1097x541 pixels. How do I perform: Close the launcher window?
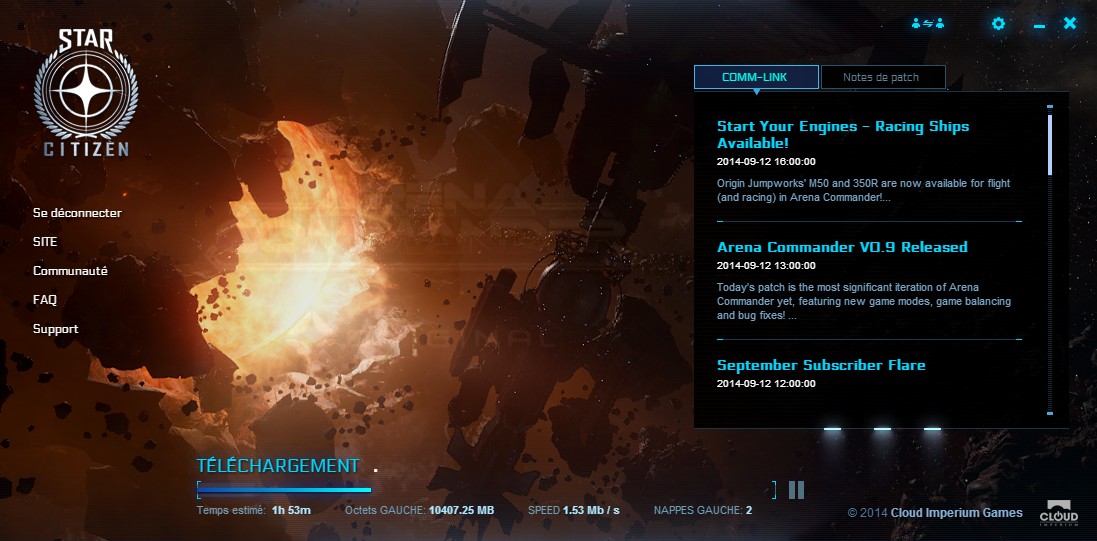click(1070, 23)
